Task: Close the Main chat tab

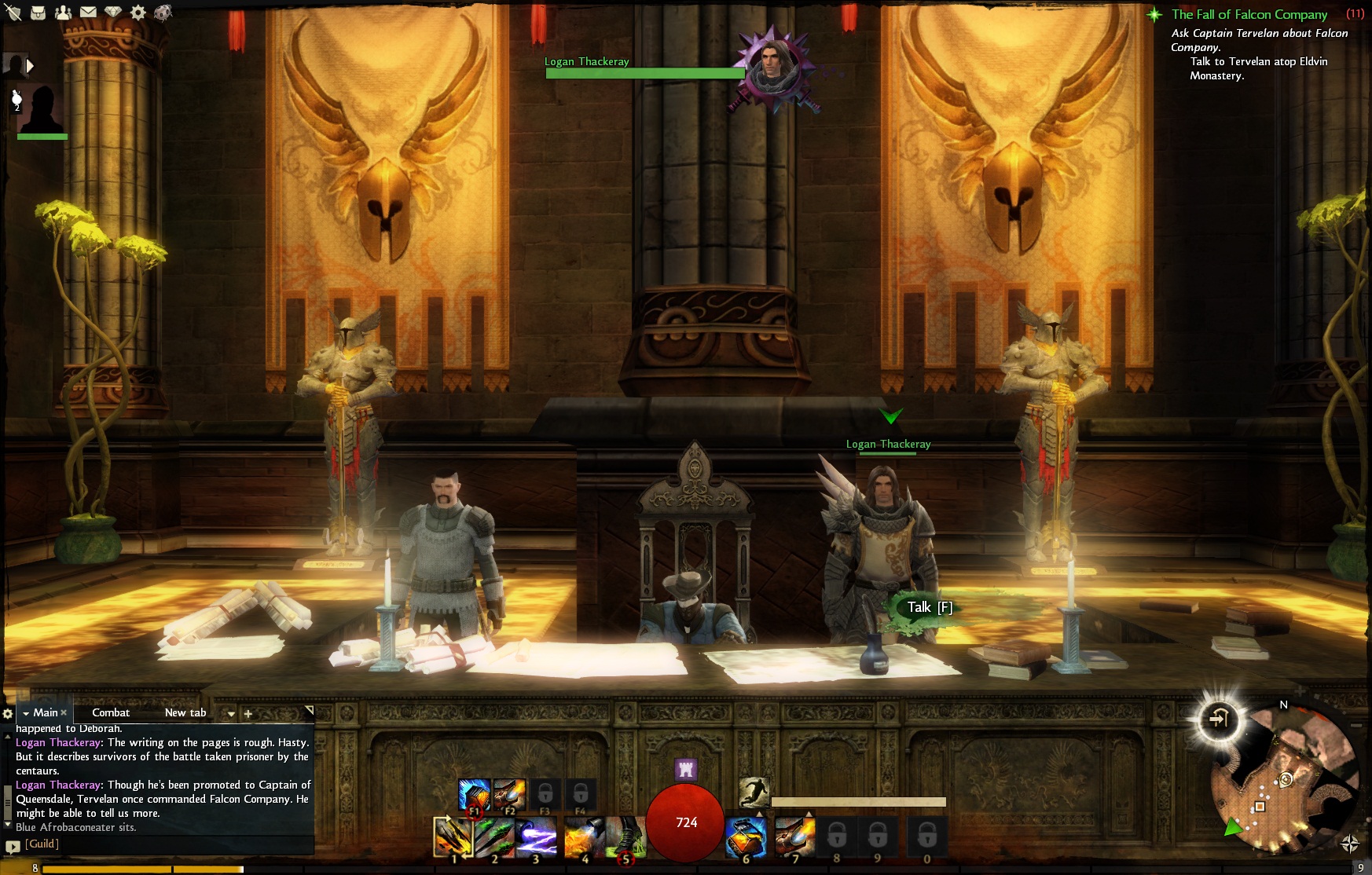Action: tap(64, 712)
